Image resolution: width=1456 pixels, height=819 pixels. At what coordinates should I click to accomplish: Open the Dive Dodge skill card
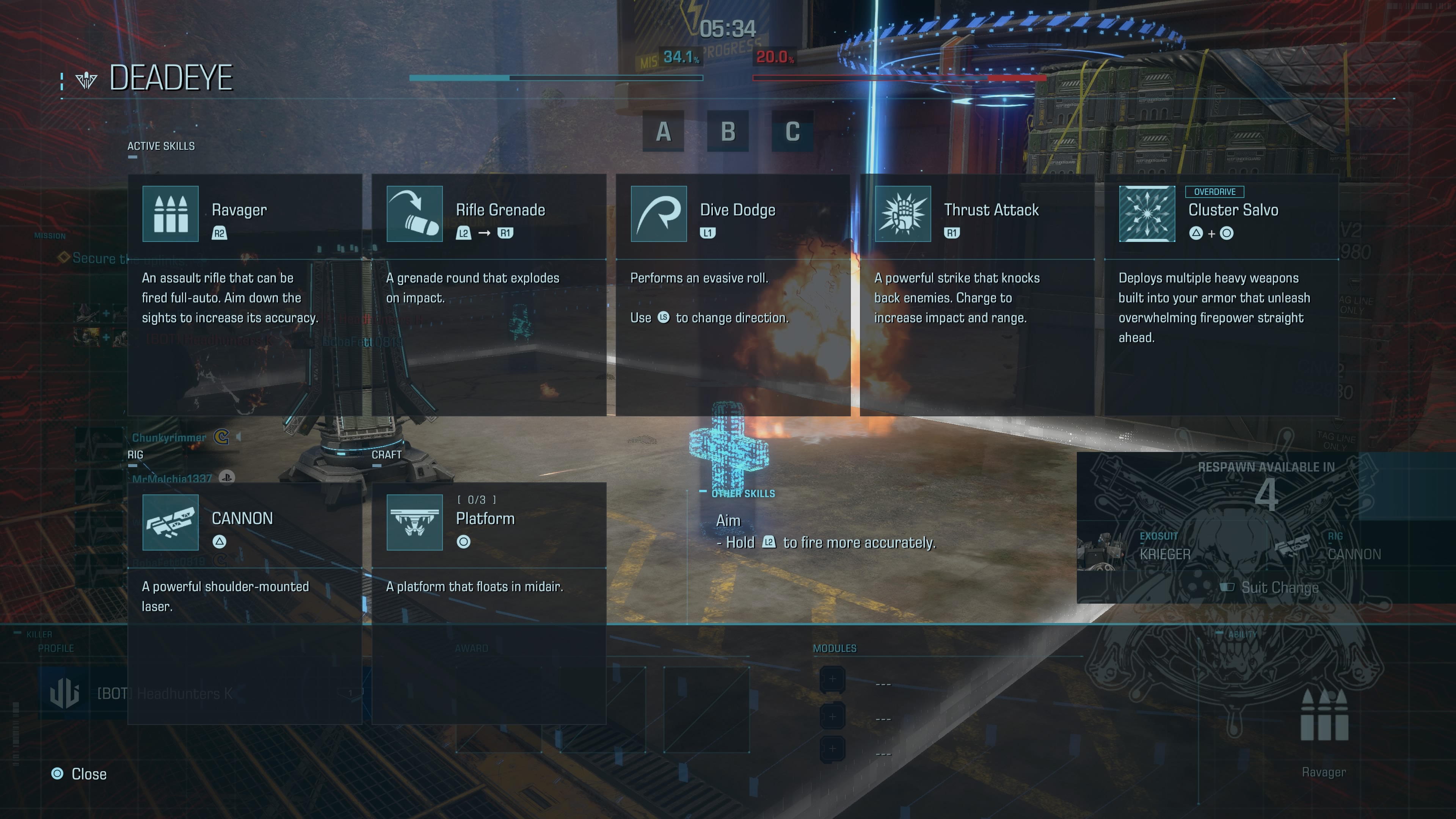pos(733,294)
